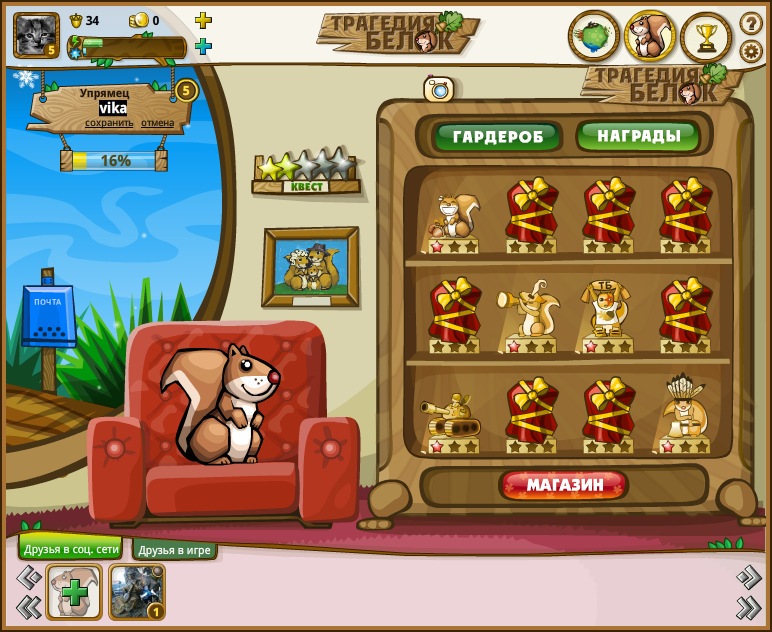Switch to the Награды awards tab

[638, 136]
